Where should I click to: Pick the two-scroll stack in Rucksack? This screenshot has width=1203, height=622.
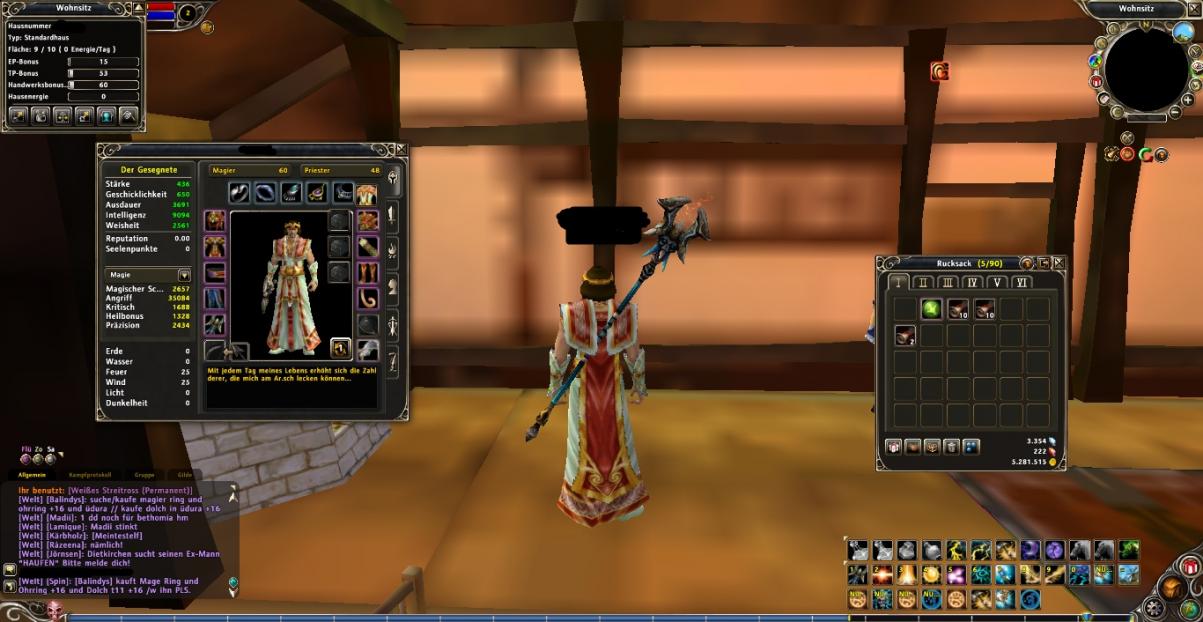pyautogui.click(x=905, y=336)
